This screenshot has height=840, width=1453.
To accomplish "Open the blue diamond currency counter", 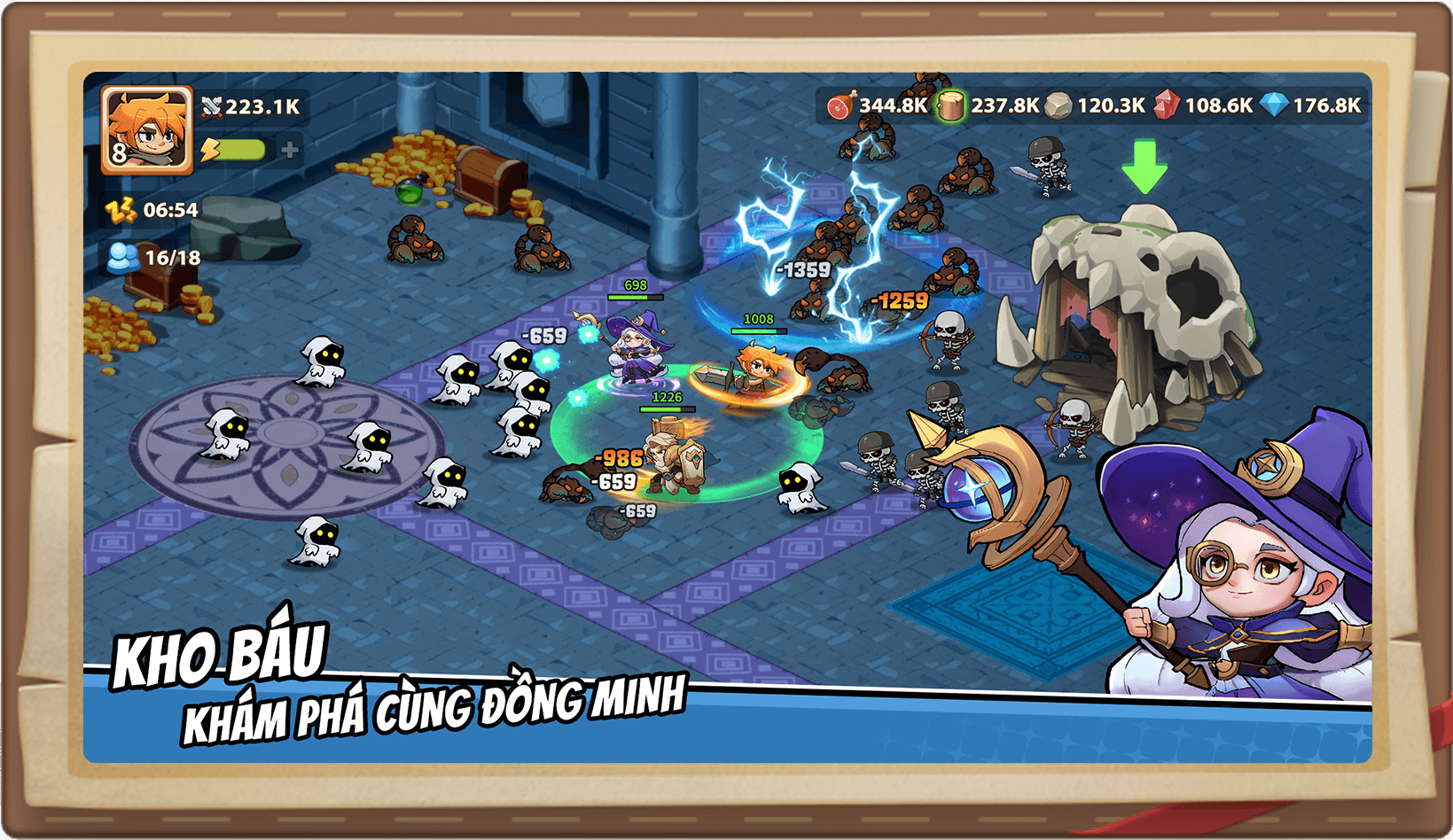I will (1311, 105).
